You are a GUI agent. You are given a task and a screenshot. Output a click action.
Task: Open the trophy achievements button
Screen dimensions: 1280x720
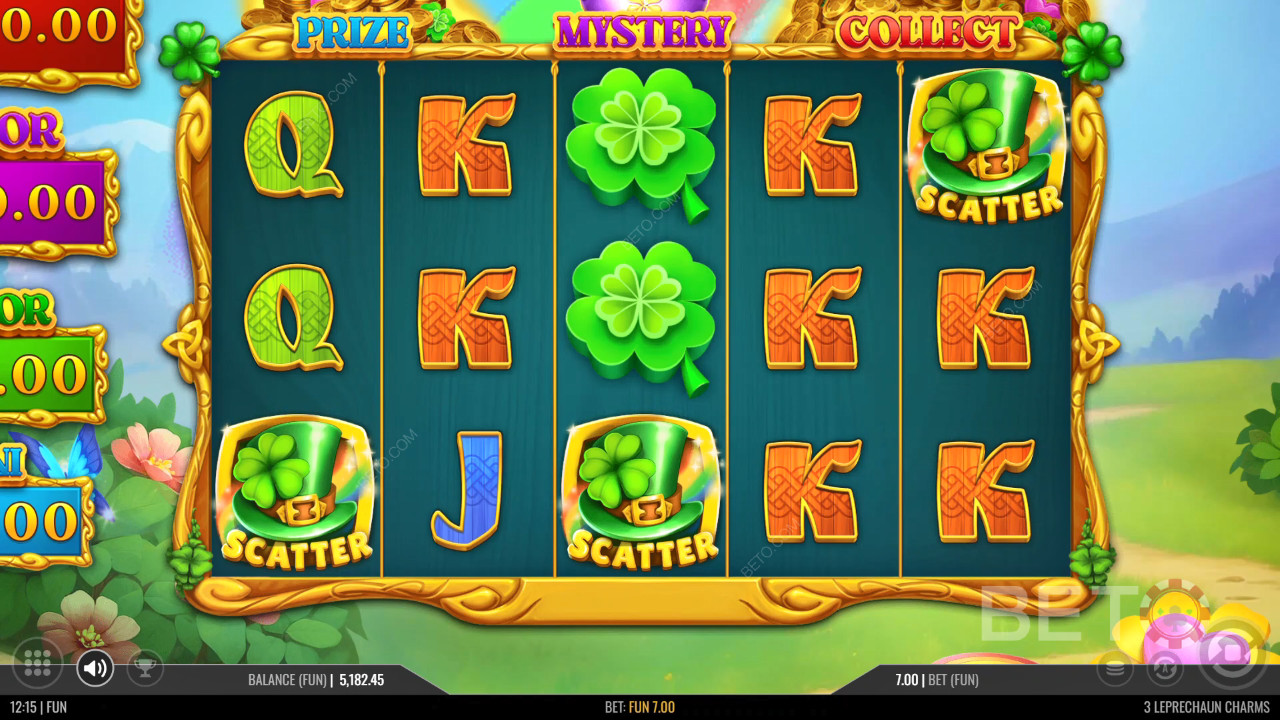(x=145, y=668)
